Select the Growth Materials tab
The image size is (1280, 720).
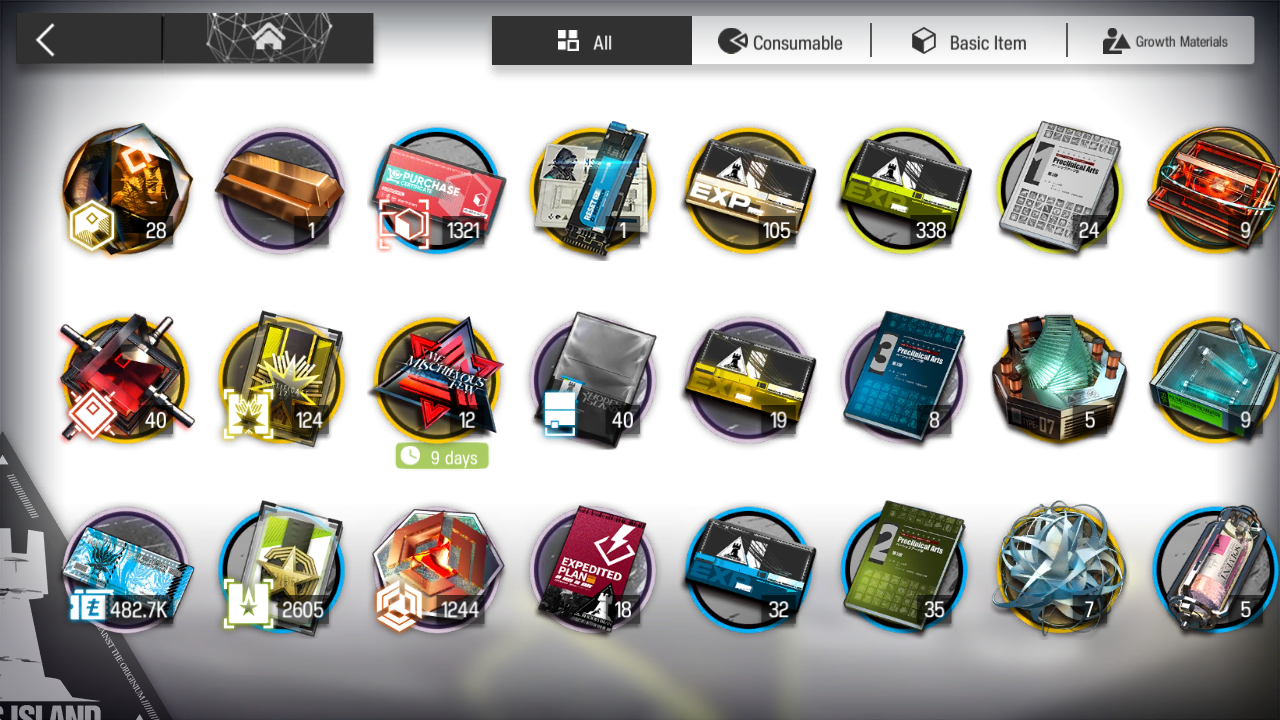pos(1164,42)
